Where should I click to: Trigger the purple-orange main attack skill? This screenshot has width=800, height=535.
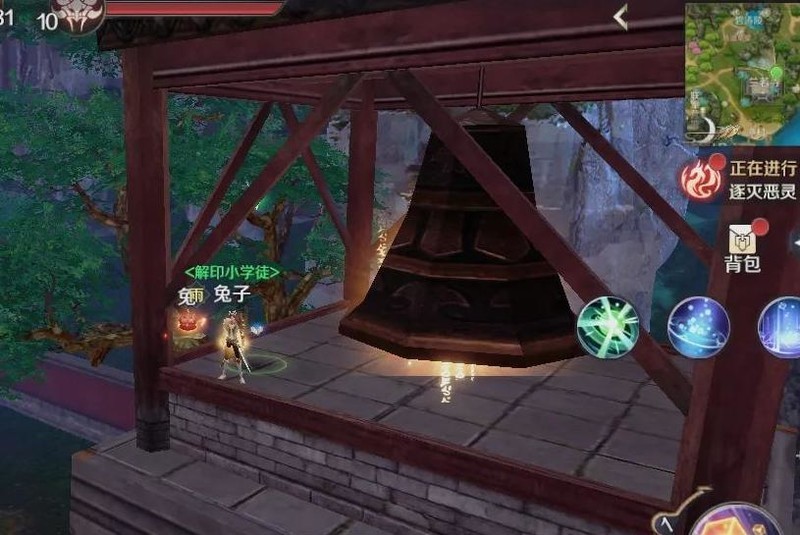tap(735, 522)
